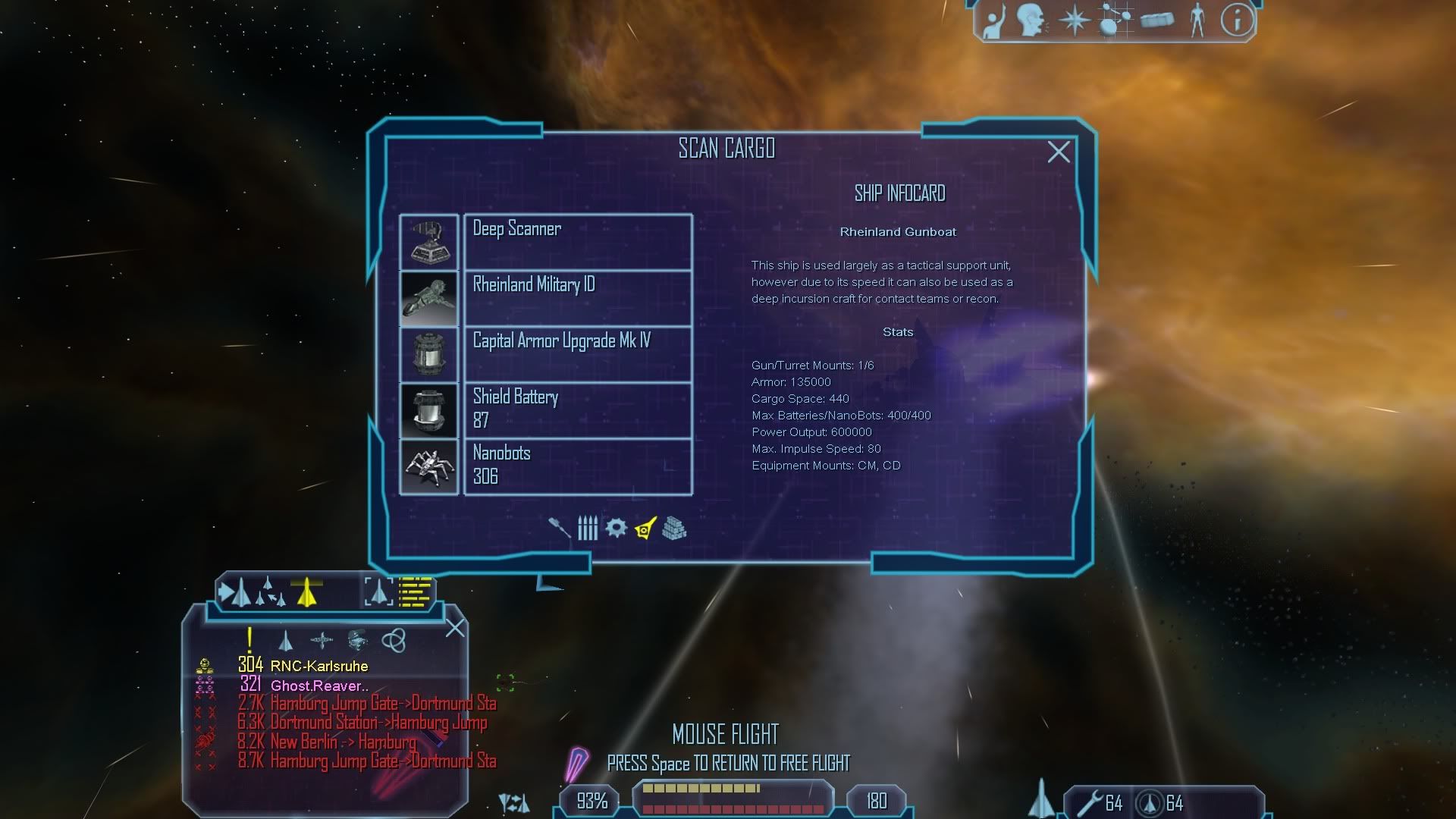The height and width of the screenshot is (819, 1456).
Task: Select New Berlin -> Hamburg trade lane entry
Action: click(343, 742)
